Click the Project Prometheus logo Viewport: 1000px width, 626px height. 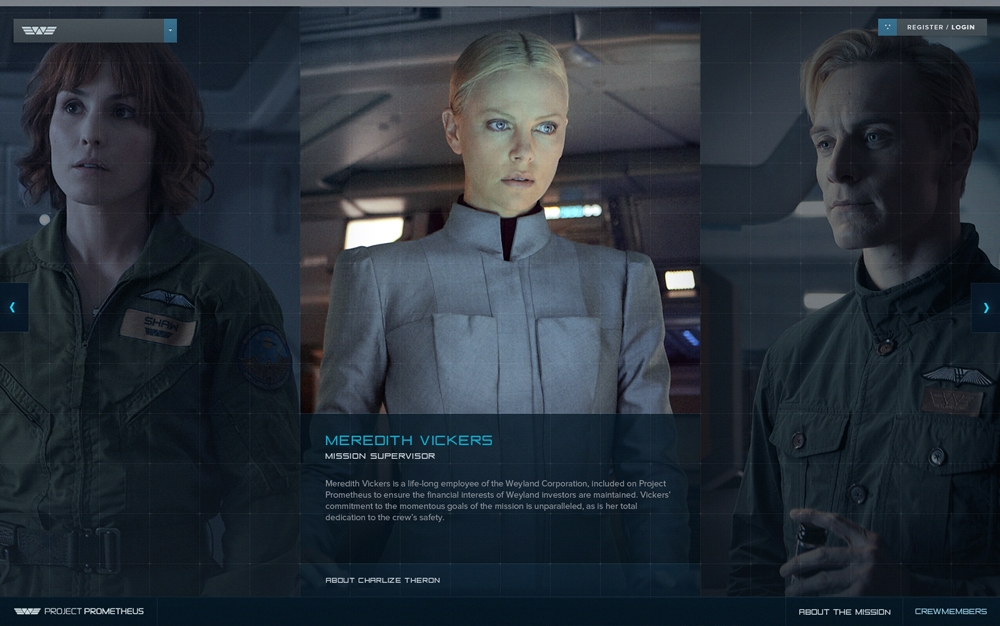point(79,611)
